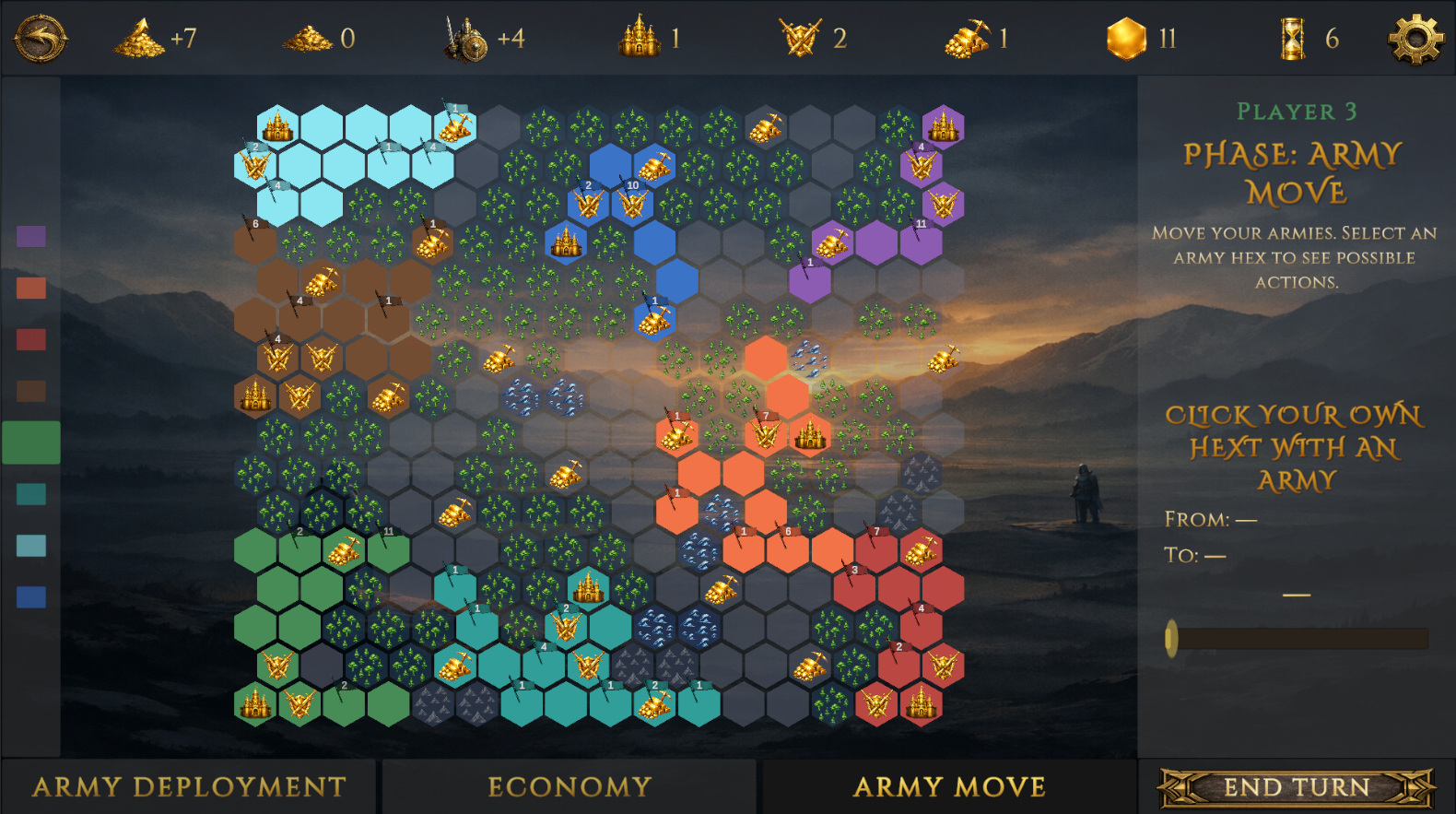Click the golden hexagon resource icon showing 11
The image size is (1456, 814).
pyautogui.click(x=1126, y=39)
